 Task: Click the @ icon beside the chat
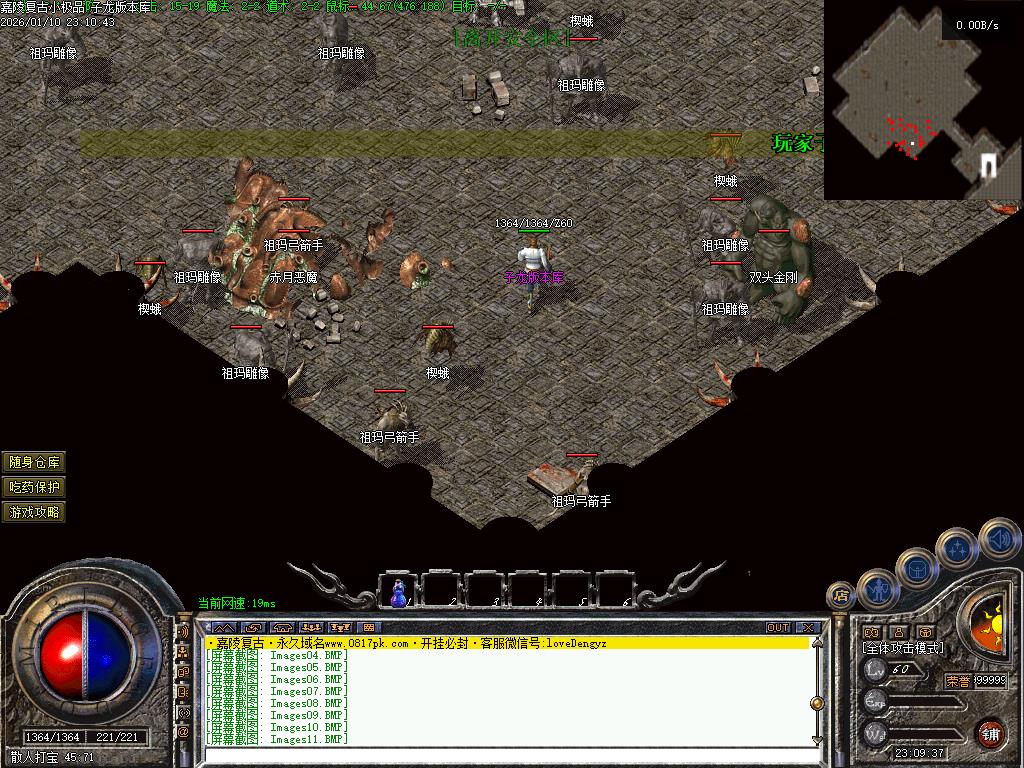tap(183, 732)
